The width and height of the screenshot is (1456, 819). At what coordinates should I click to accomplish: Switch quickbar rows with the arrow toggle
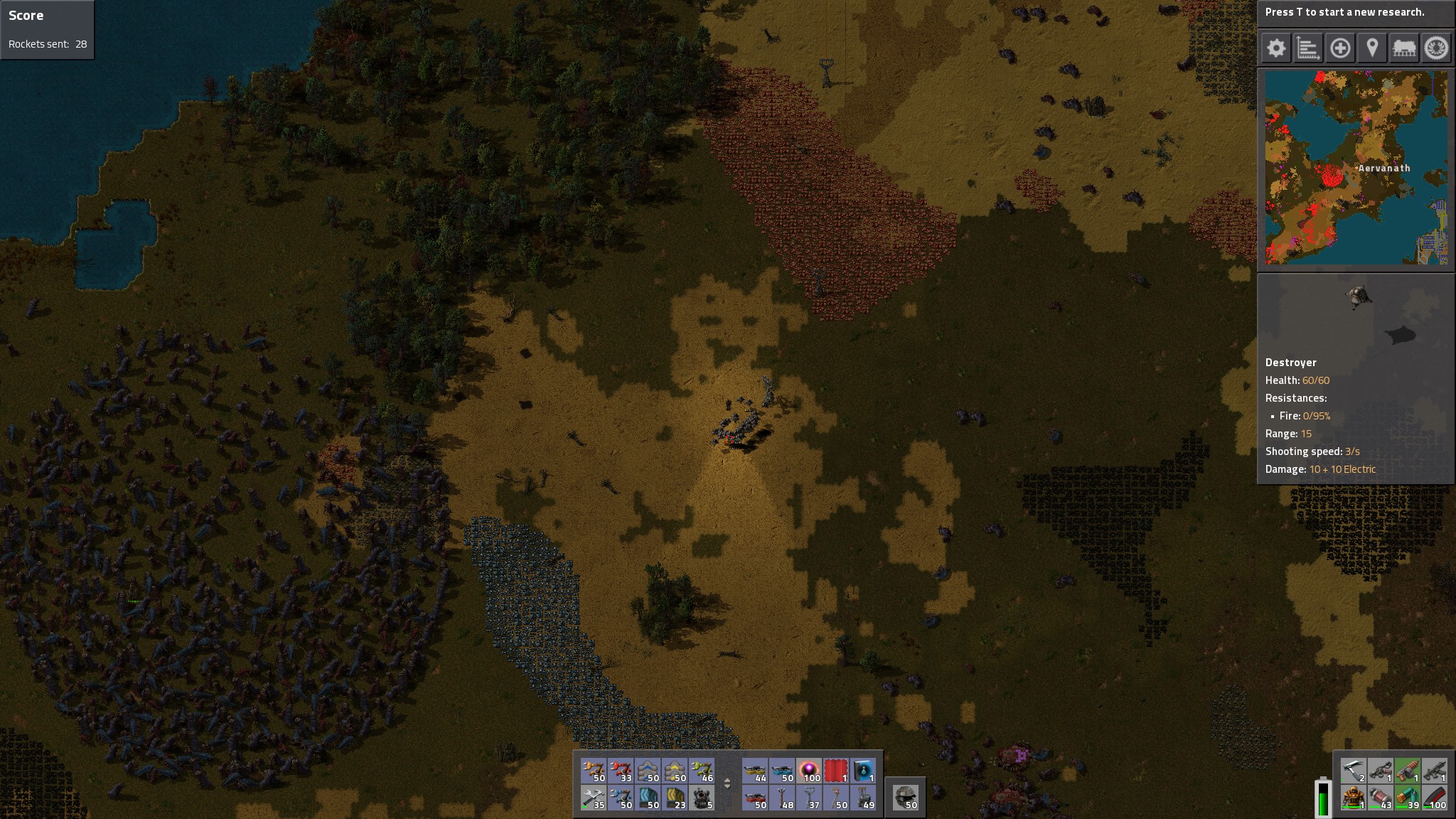727,783
